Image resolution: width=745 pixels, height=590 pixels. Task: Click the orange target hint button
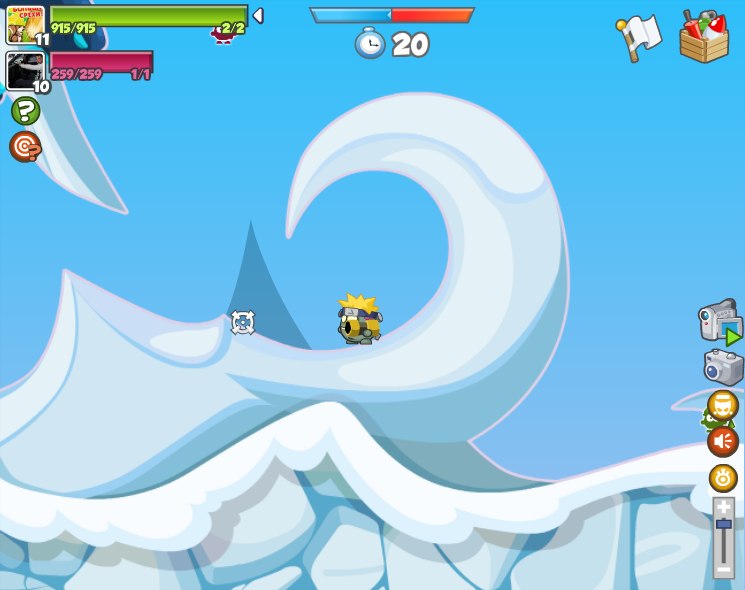pos(25,147)
